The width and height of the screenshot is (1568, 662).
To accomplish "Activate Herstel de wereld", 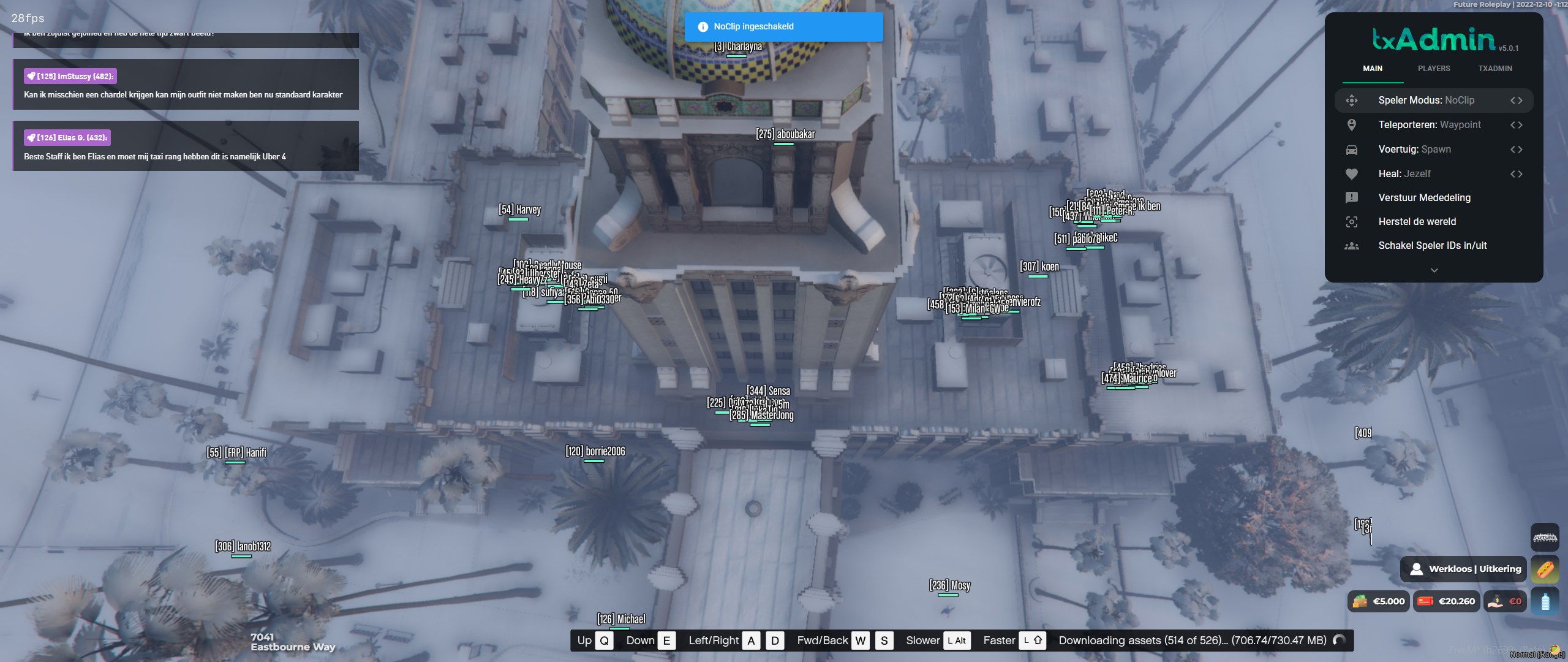I will point(1417,221).
